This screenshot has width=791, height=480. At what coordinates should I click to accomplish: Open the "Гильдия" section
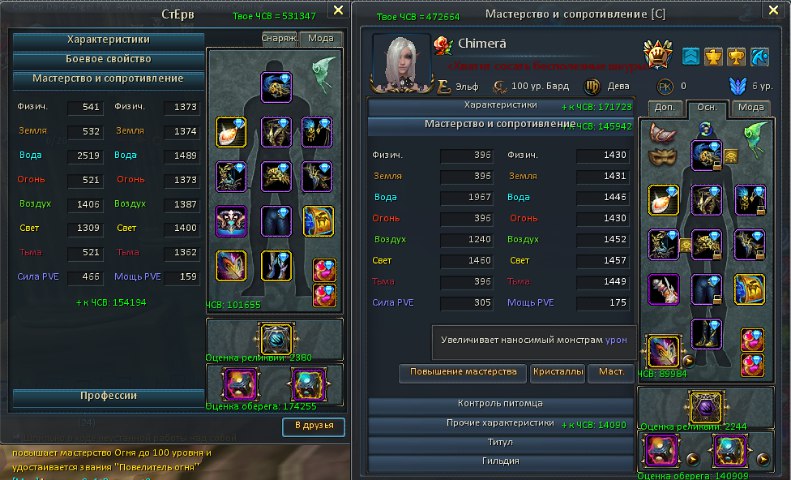(500, 461)
